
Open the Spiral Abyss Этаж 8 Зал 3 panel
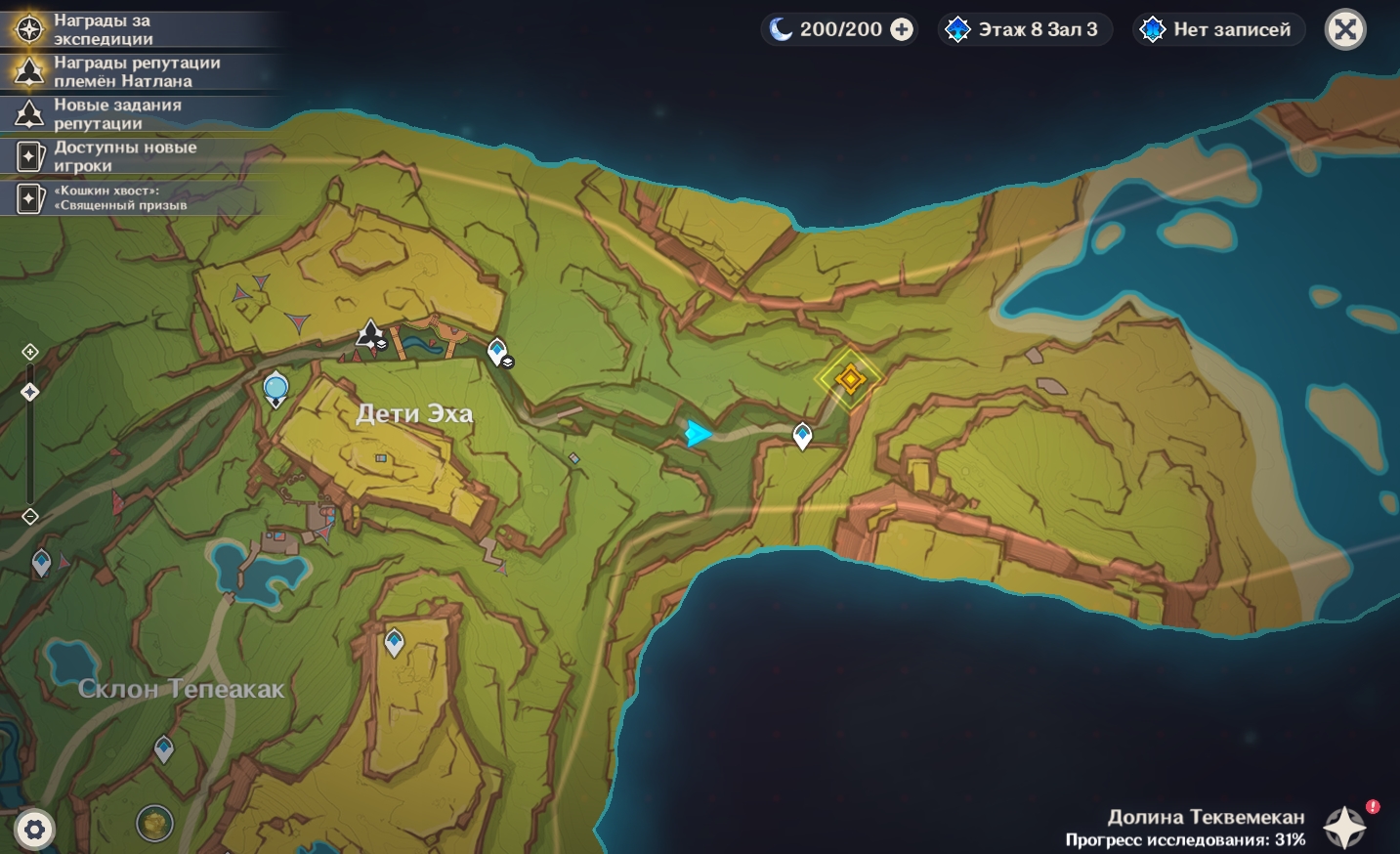1025,30
